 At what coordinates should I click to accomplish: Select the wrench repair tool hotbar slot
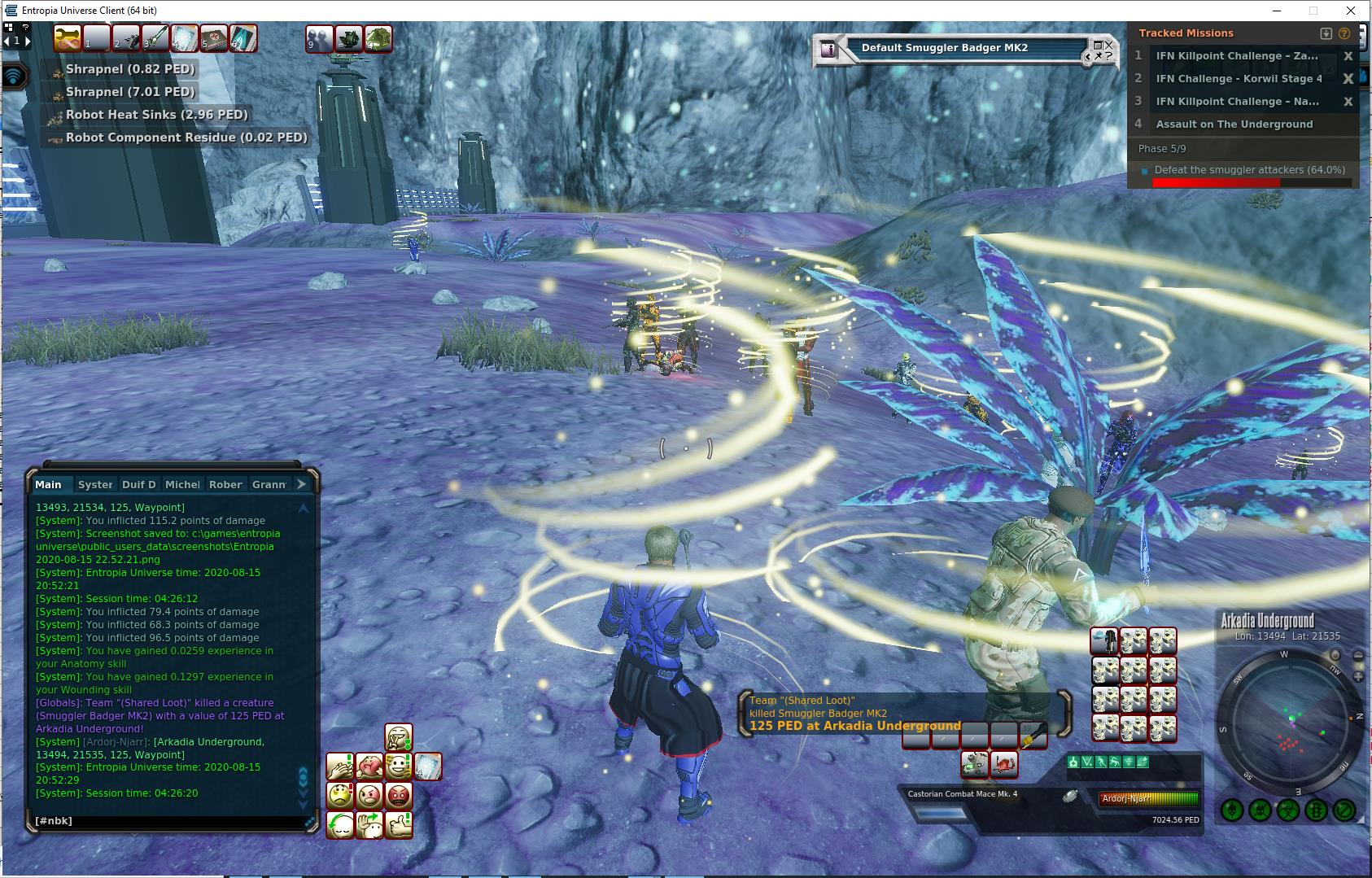pos(67,37)
